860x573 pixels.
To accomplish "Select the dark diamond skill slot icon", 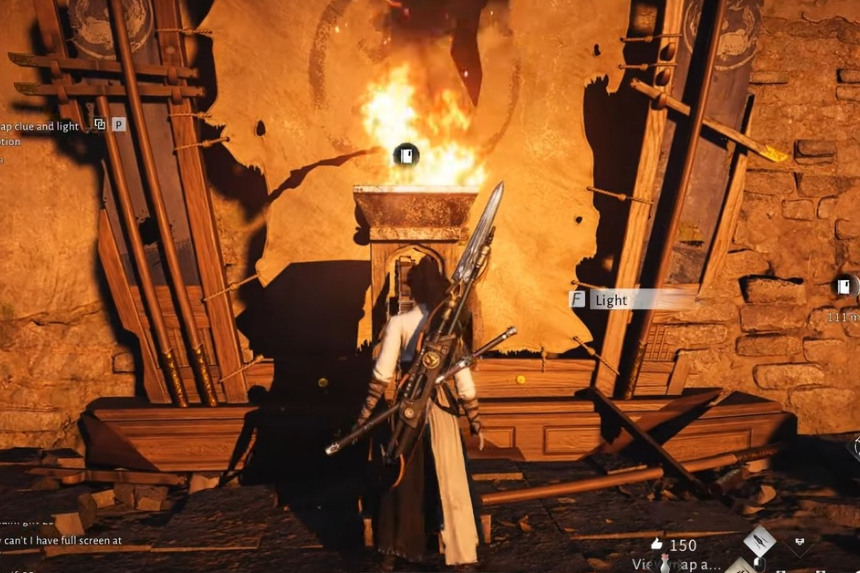I will pos(800,544).
